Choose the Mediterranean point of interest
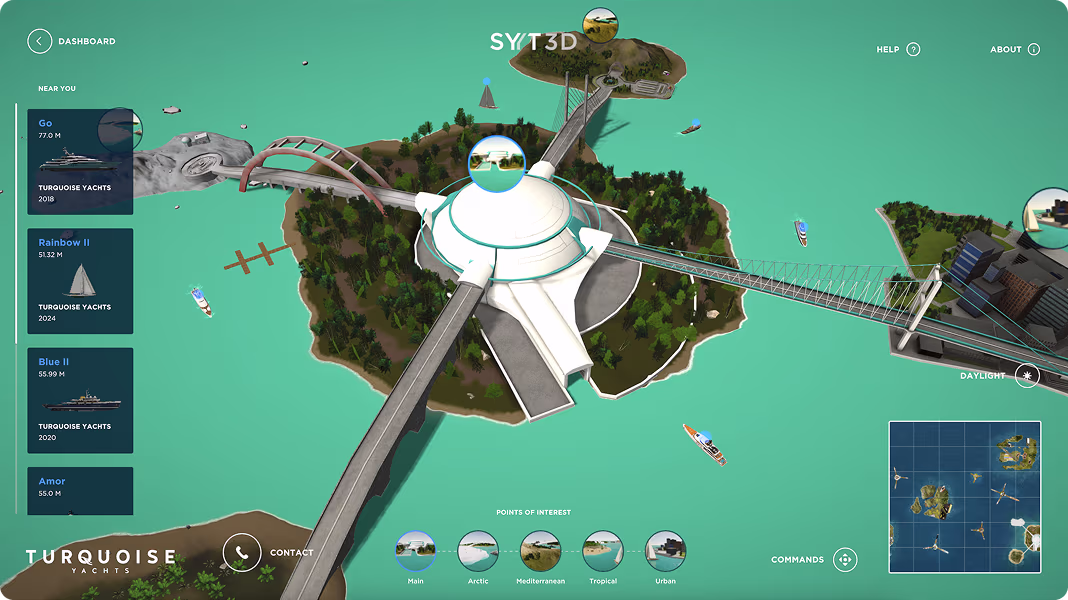The height and width of the screenshot is (600, 1068). coord(541,550)
